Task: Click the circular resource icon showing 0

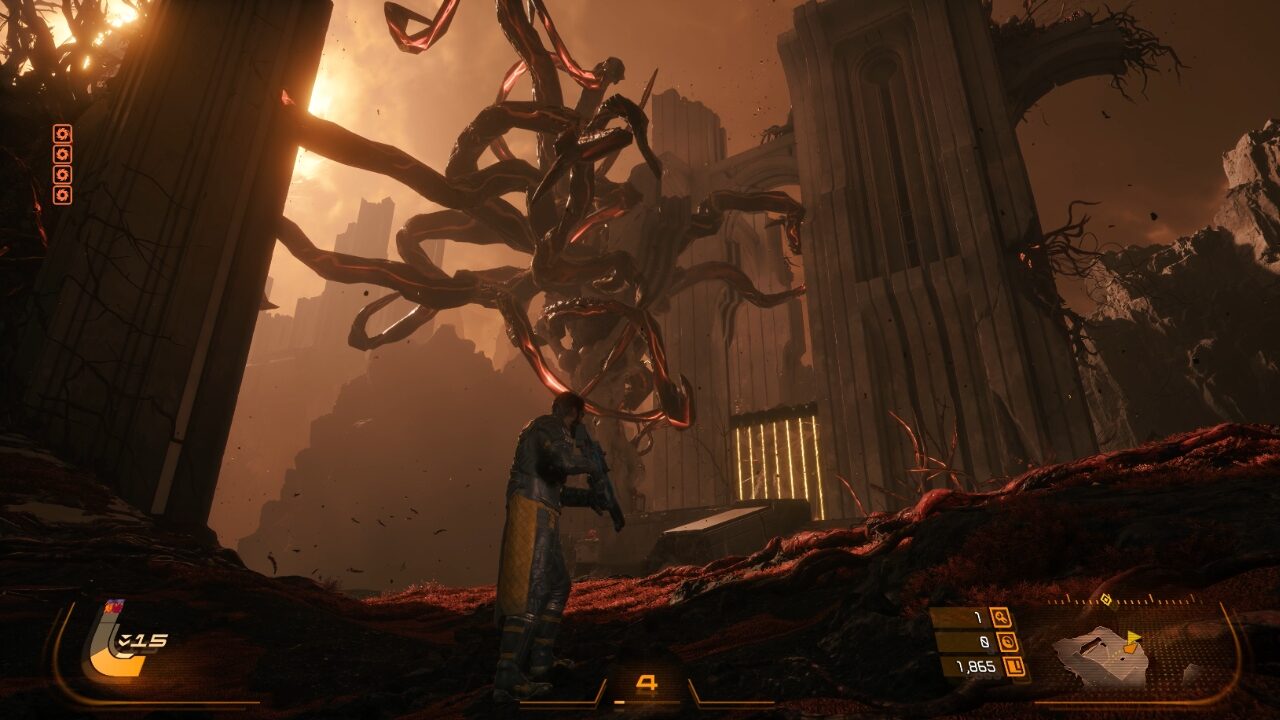Action: [x=1008, y=641]
